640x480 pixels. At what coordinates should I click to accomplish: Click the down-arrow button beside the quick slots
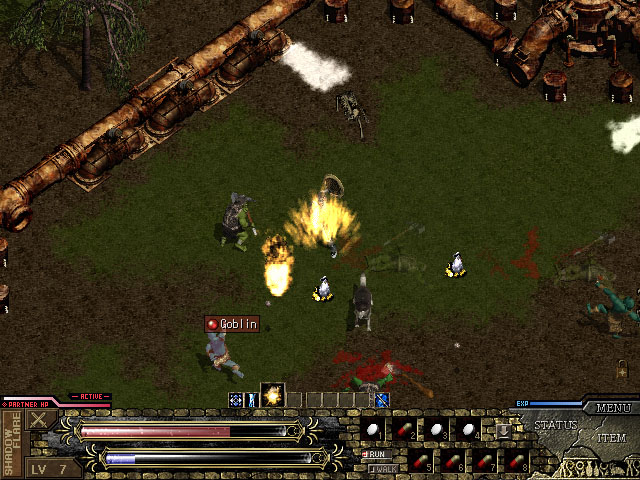coord(503,430)
